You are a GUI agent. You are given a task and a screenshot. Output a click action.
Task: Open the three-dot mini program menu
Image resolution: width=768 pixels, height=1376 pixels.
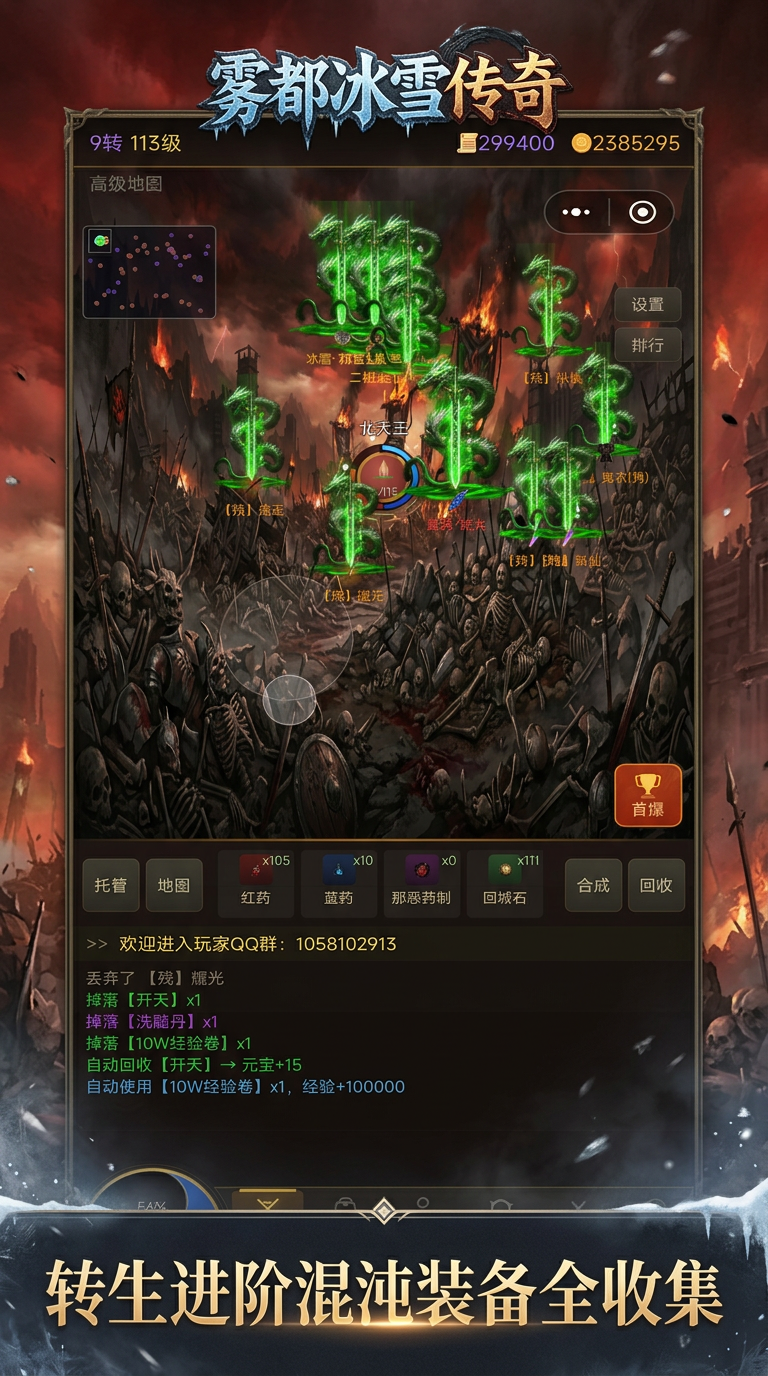(577, 212)
